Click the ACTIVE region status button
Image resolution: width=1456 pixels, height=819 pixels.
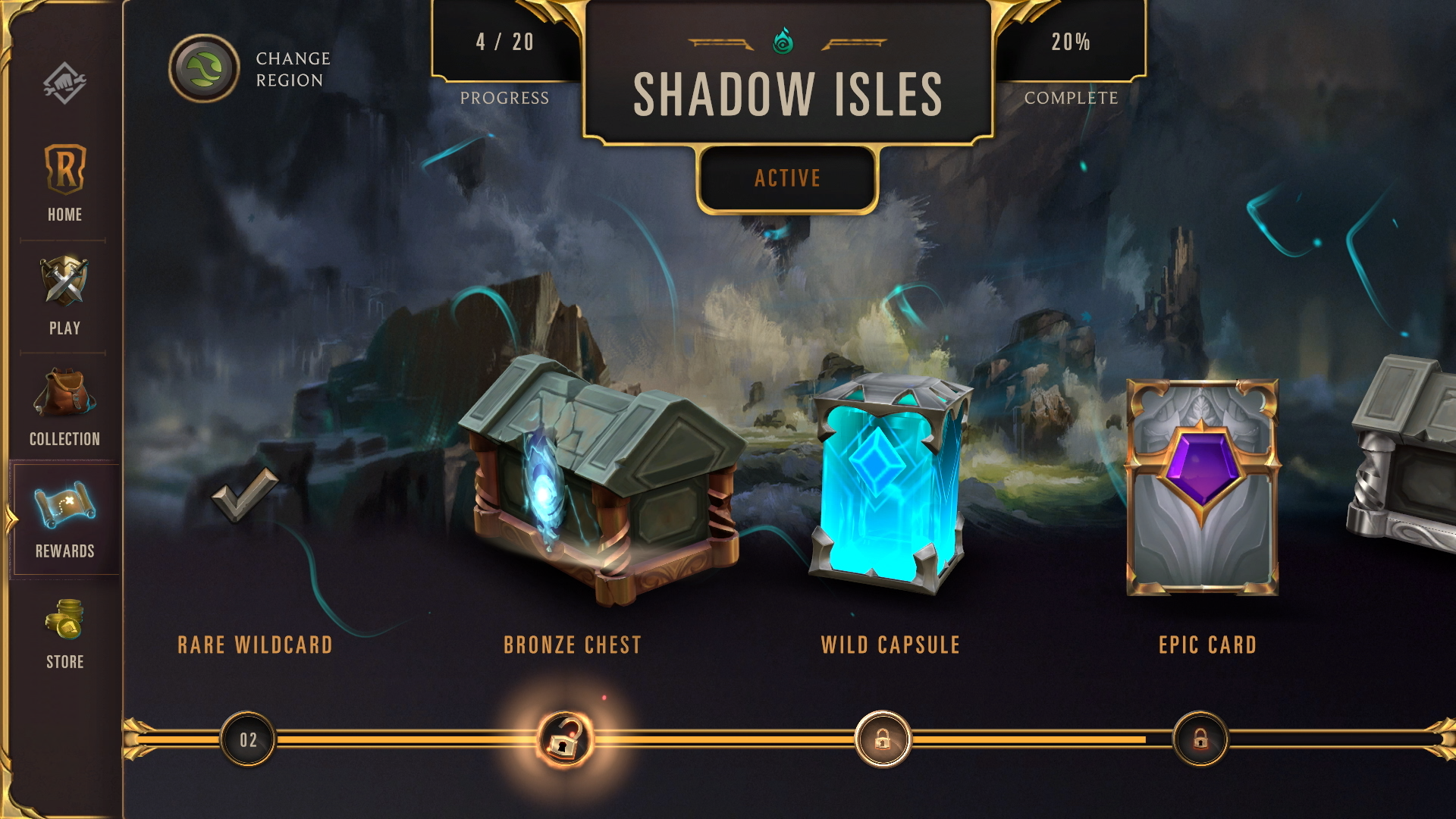(786, 178)
